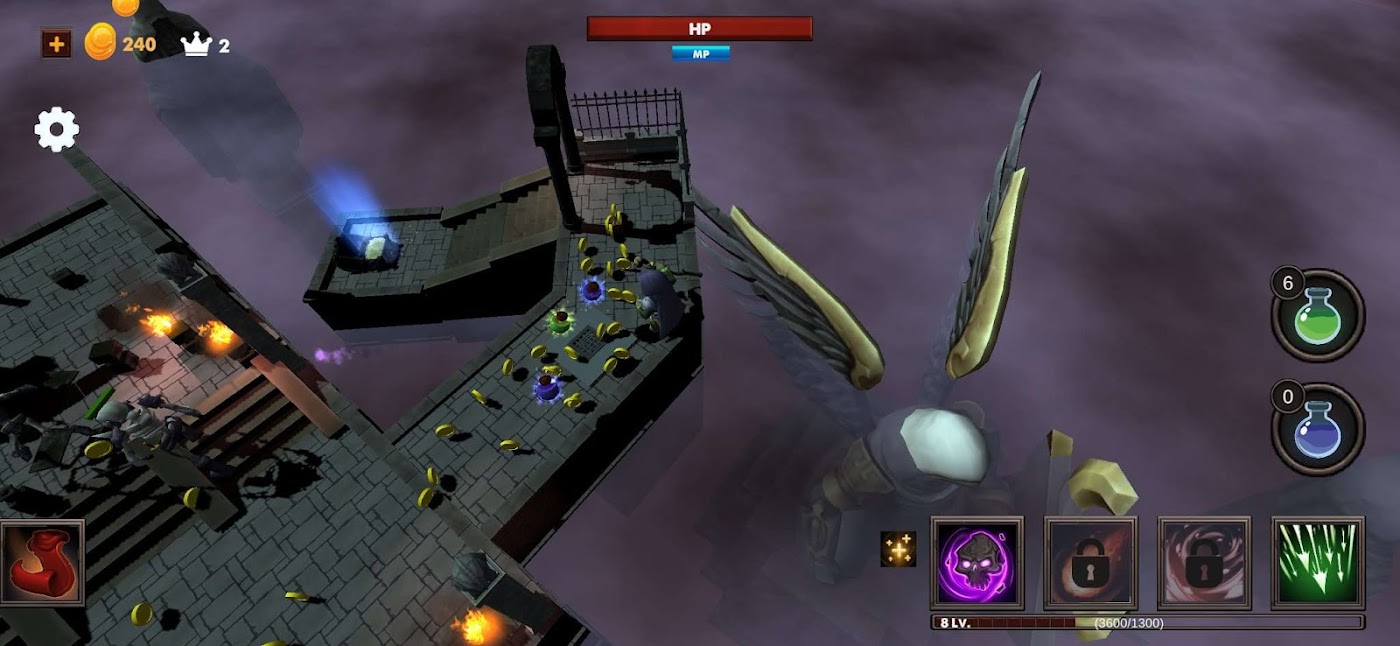Image resolution: width=1400 pixels, height=646 pixels.
Task: Use the green health potion
Action: [1318, 316]
